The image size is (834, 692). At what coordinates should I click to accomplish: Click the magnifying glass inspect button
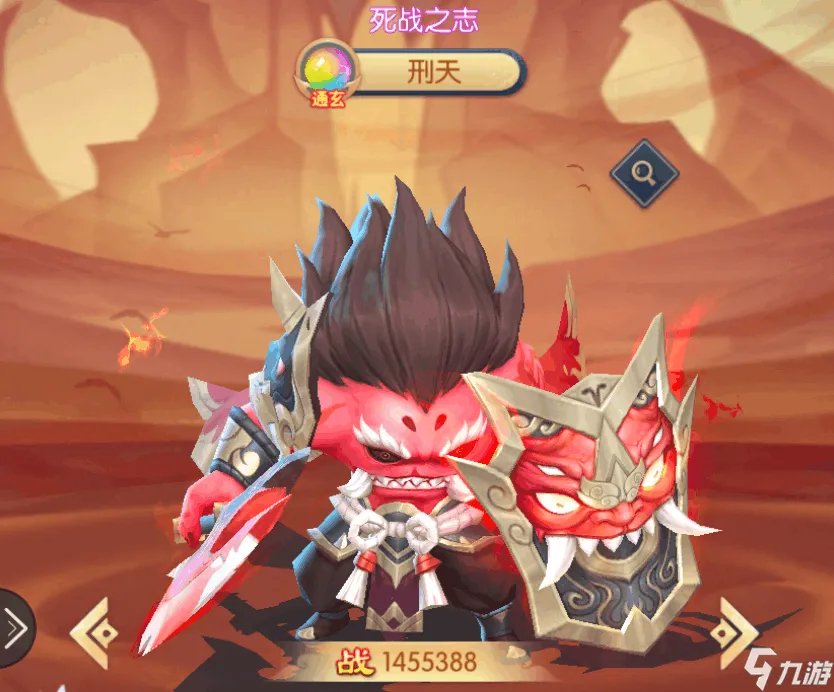(644, 174)
